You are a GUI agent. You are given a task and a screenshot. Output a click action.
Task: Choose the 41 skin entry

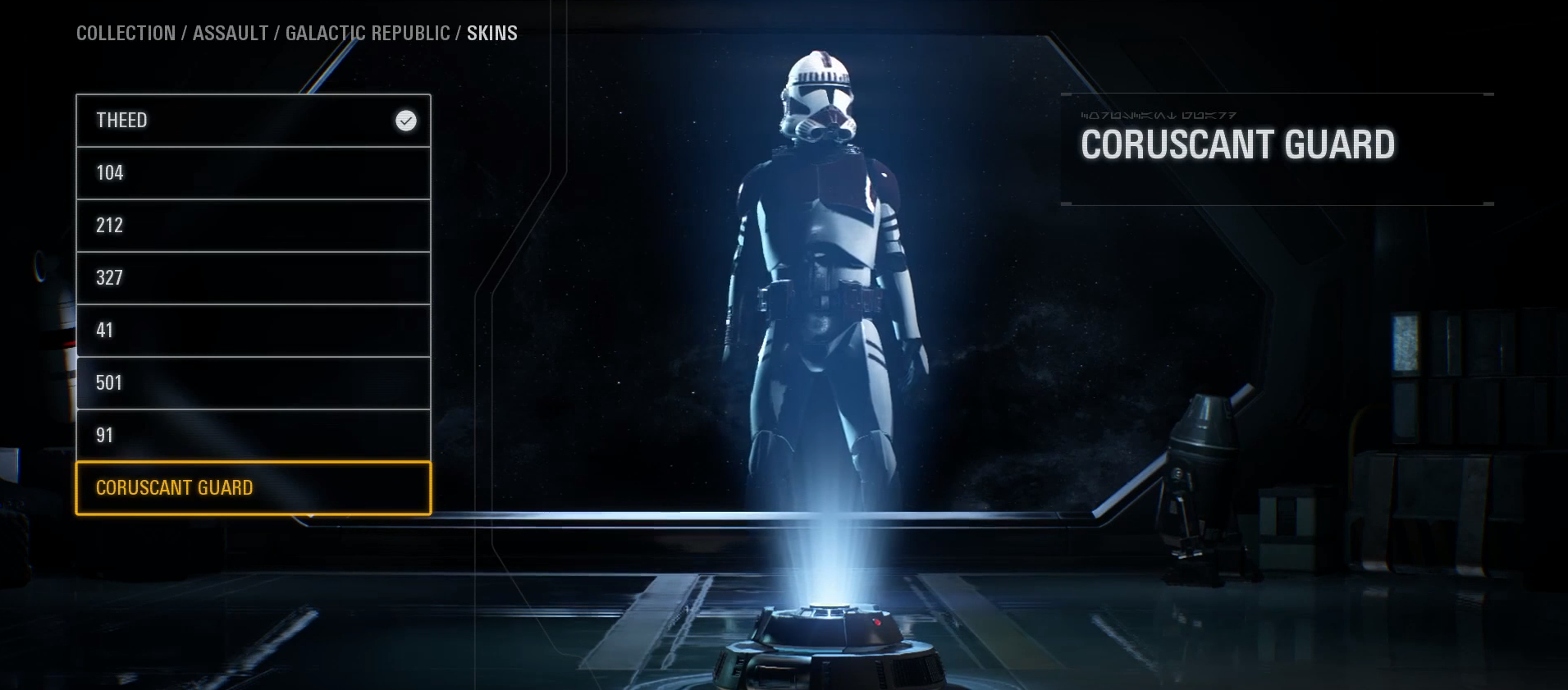[253, 331]
